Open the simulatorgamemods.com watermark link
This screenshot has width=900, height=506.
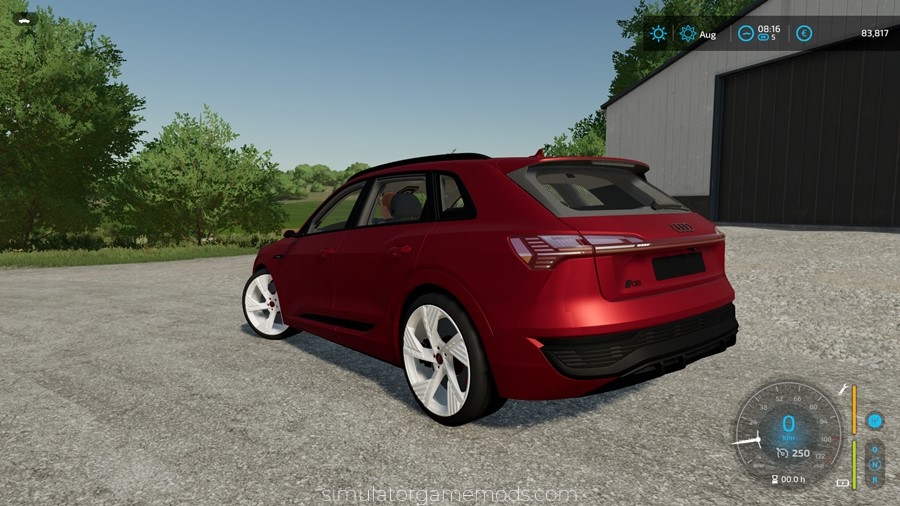[x=449, y=494]
